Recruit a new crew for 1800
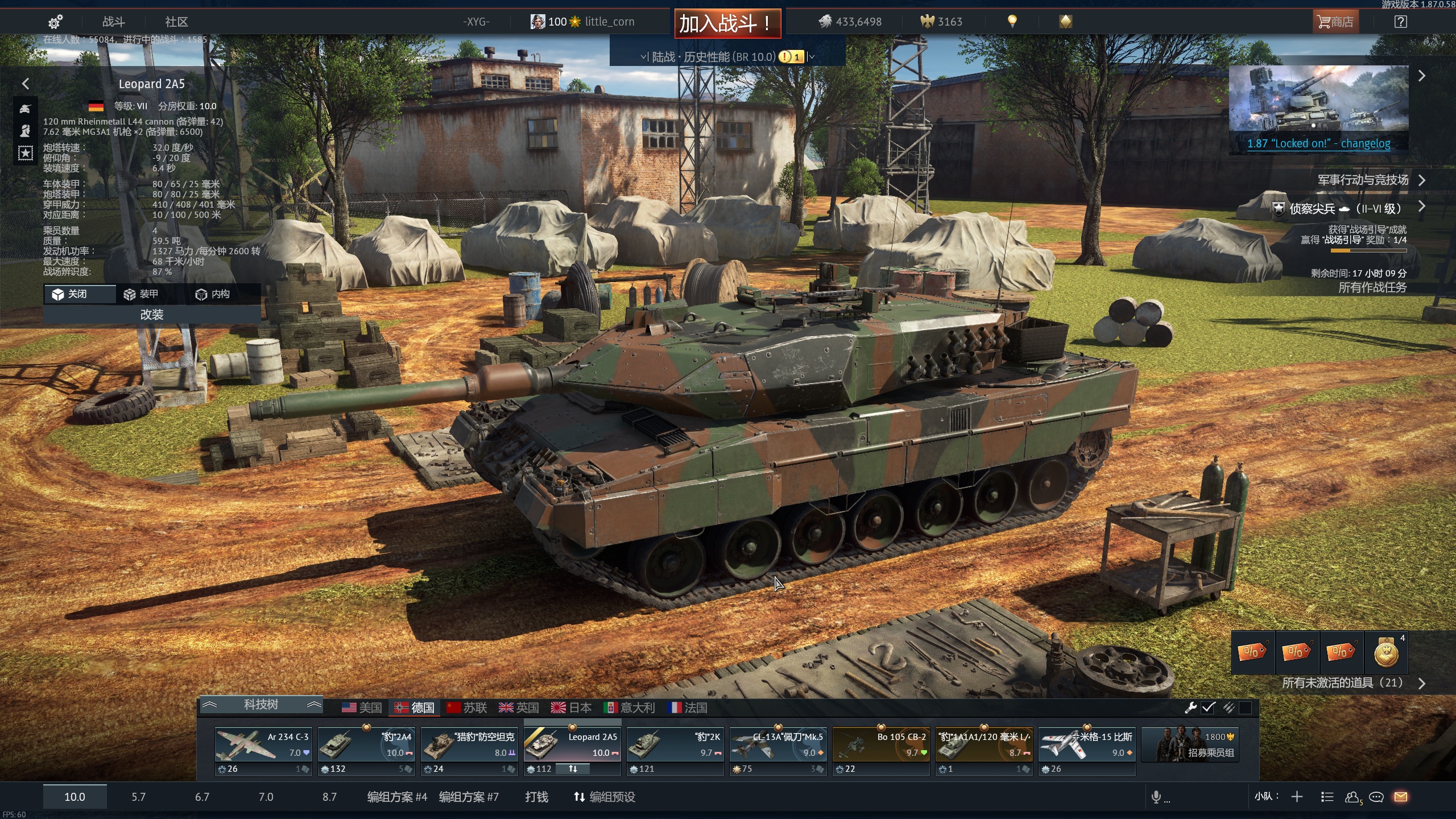Screen dimensions: 1456x819 click(1190, 745)
